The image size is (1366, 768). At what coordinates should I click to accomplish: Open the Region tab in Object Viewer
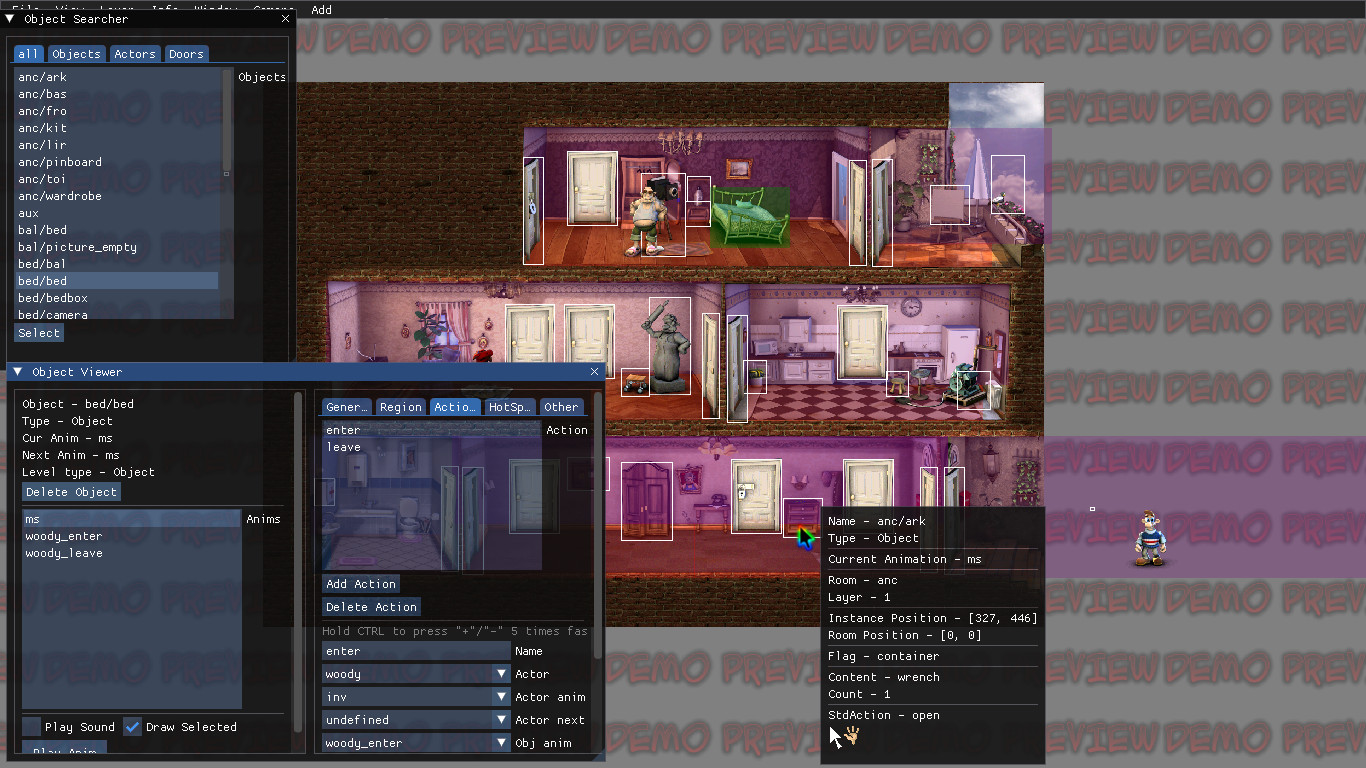click(400, 406)
